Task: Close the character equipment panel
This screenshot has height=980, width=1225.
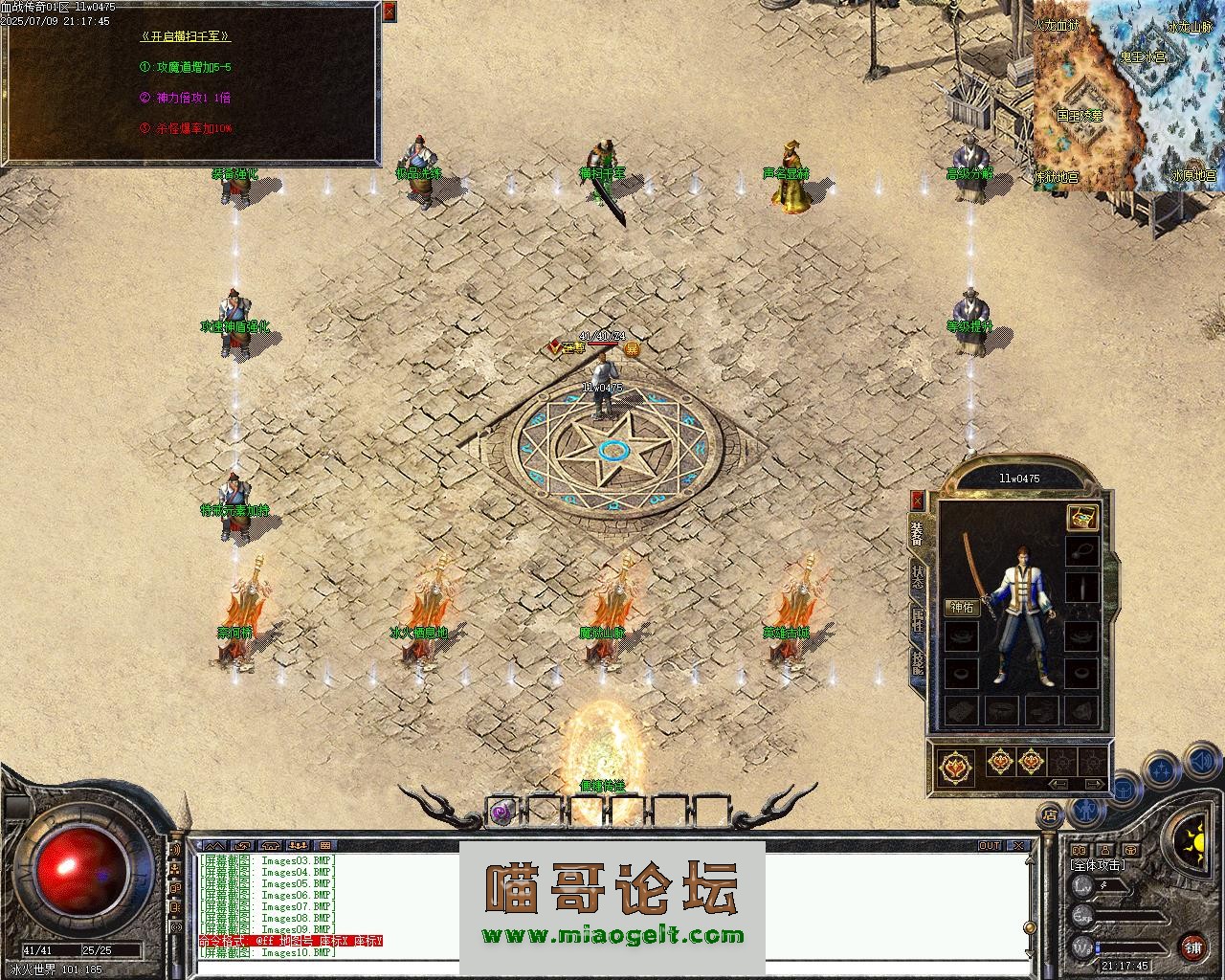Action: (918, 500)
